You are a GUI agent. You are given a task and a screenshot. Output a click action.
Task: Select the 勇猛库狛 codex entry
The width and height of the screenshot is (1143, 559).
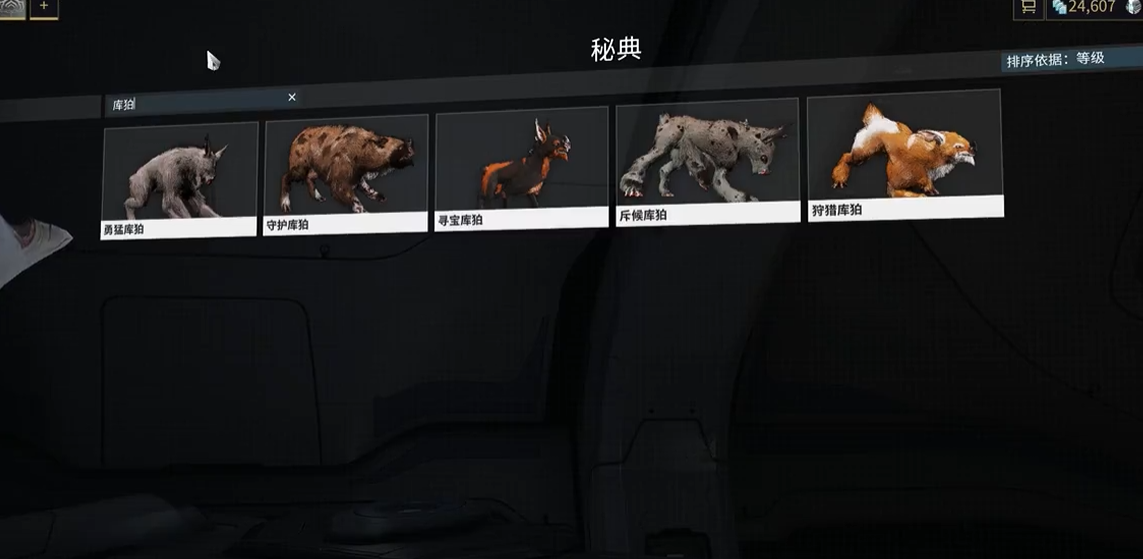179,180
